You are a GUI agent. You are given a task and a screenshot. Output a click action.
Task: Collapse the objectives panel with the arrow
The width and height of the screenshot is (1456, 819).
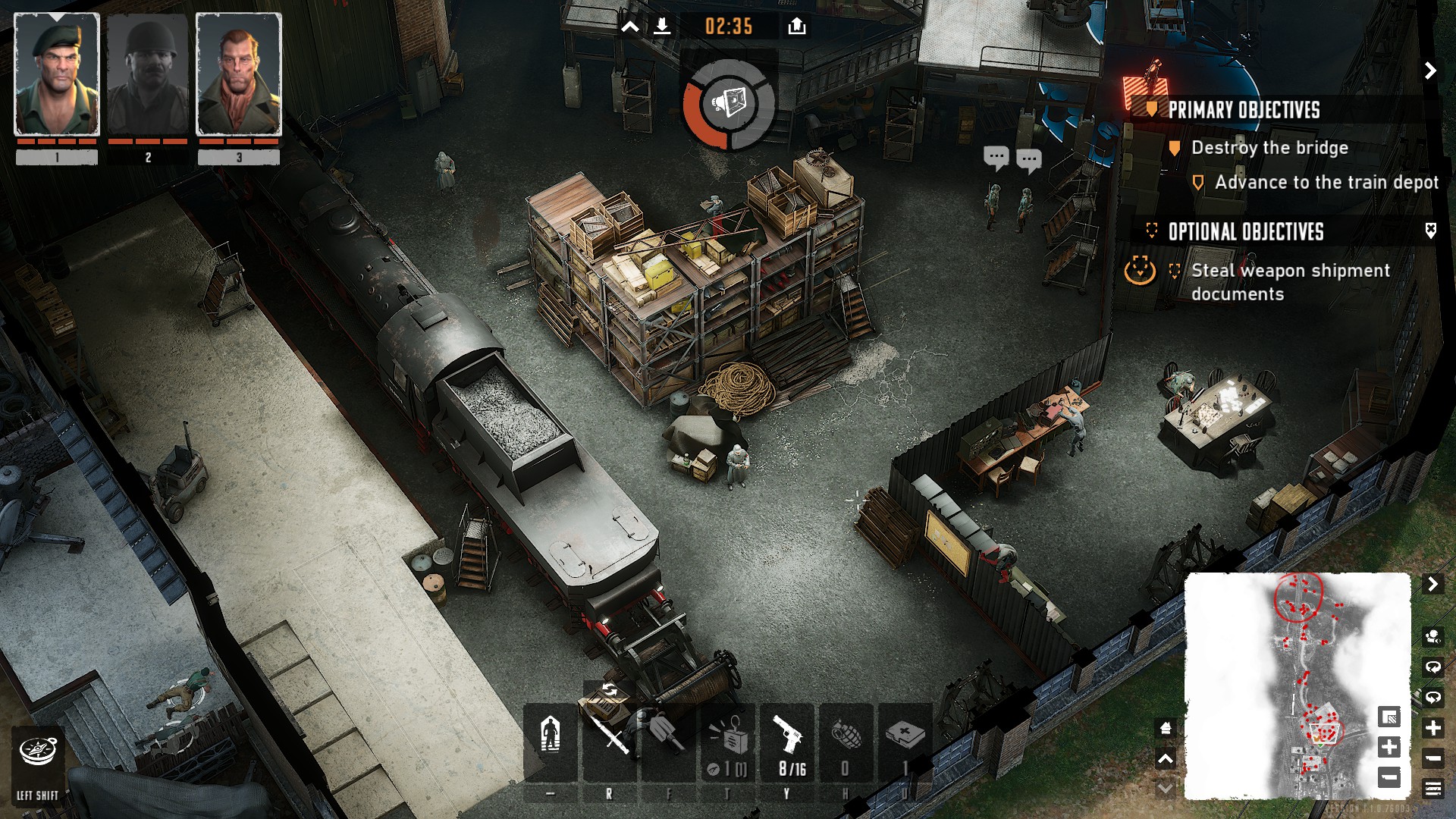coord(1430,71)
